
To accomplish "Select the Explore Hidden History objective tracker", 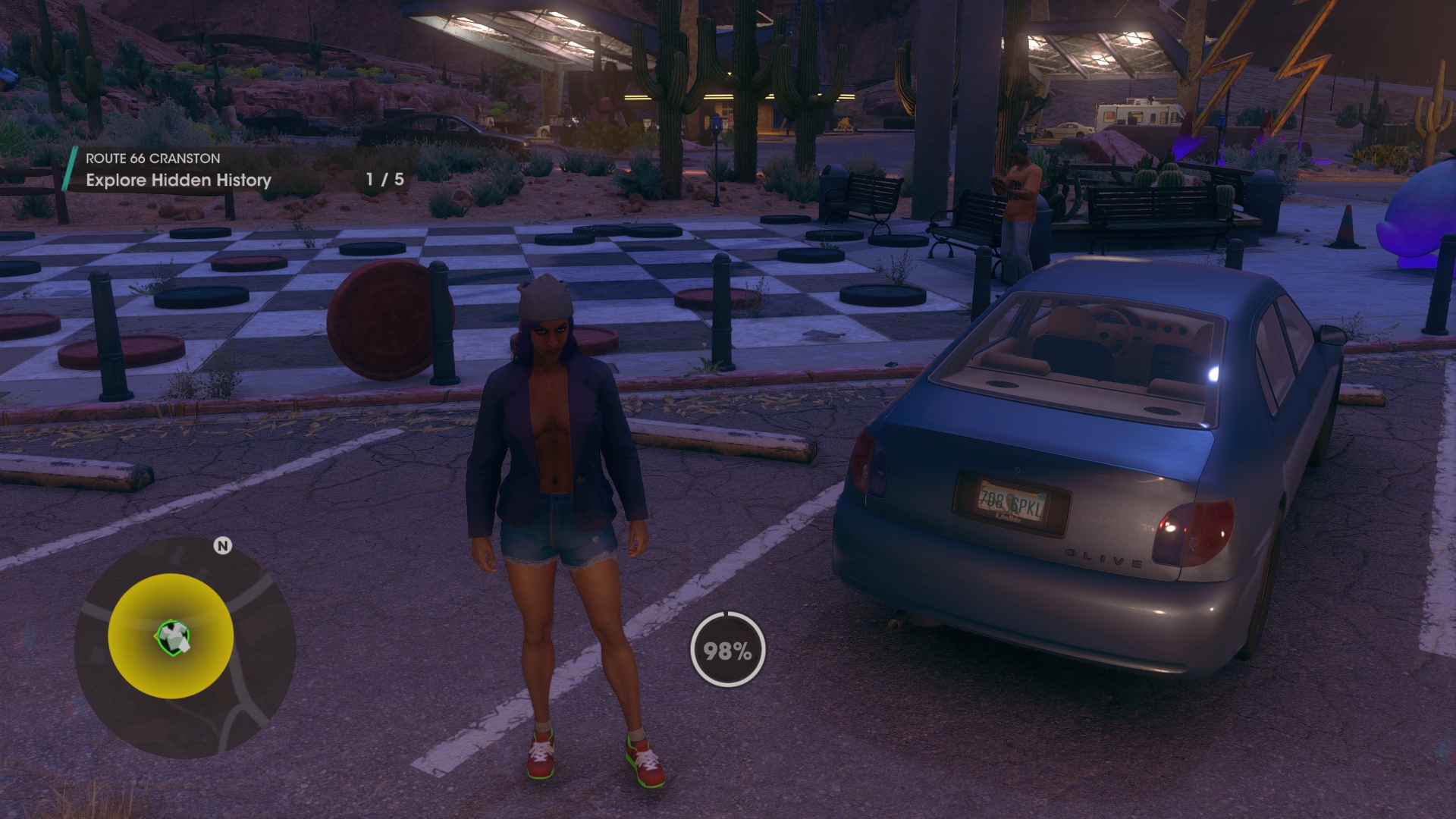I will pos(178,180).
